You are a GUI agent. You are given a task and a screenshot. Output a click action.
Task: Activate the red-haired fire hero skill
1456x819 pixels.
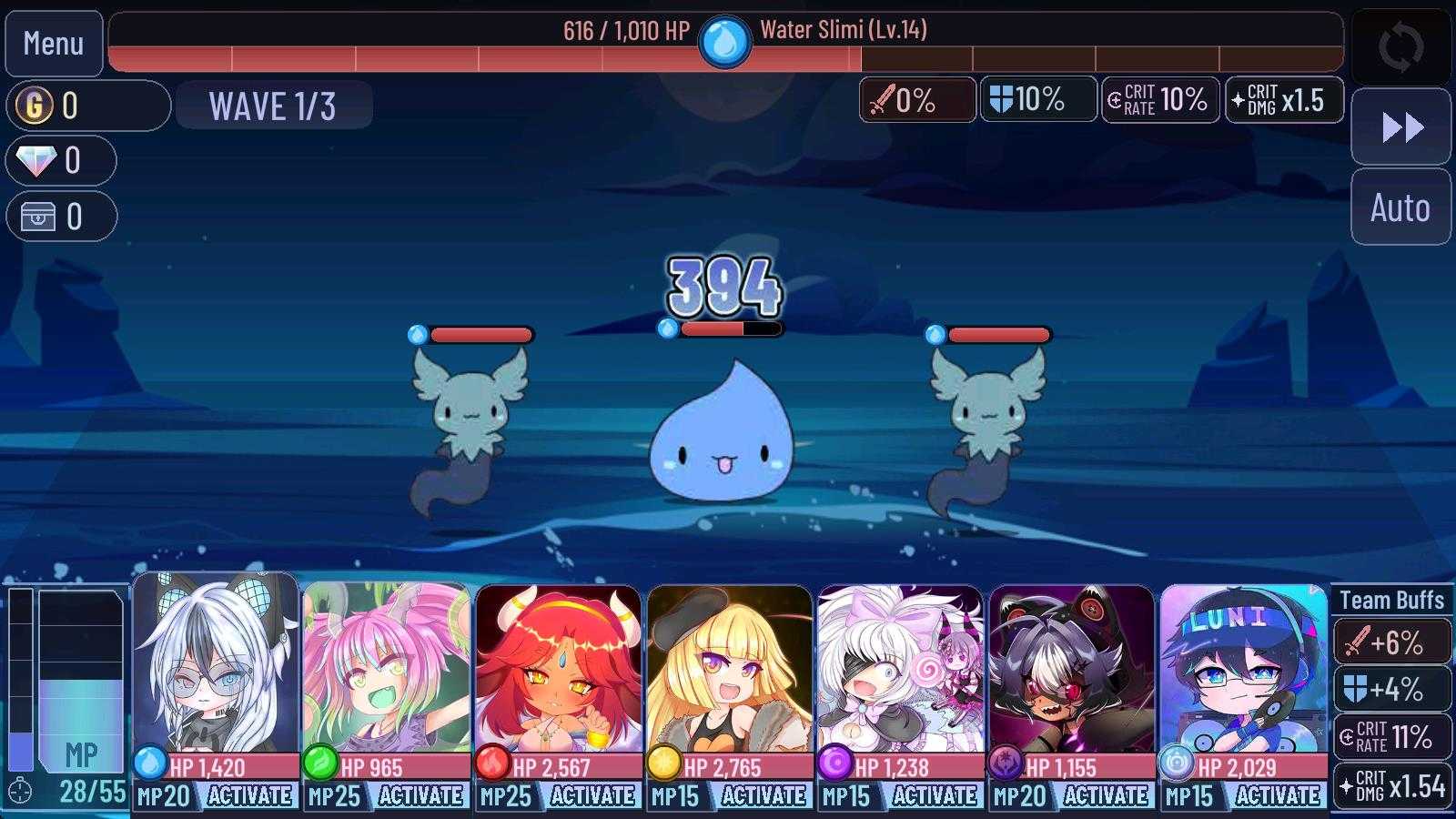(591, 796)
